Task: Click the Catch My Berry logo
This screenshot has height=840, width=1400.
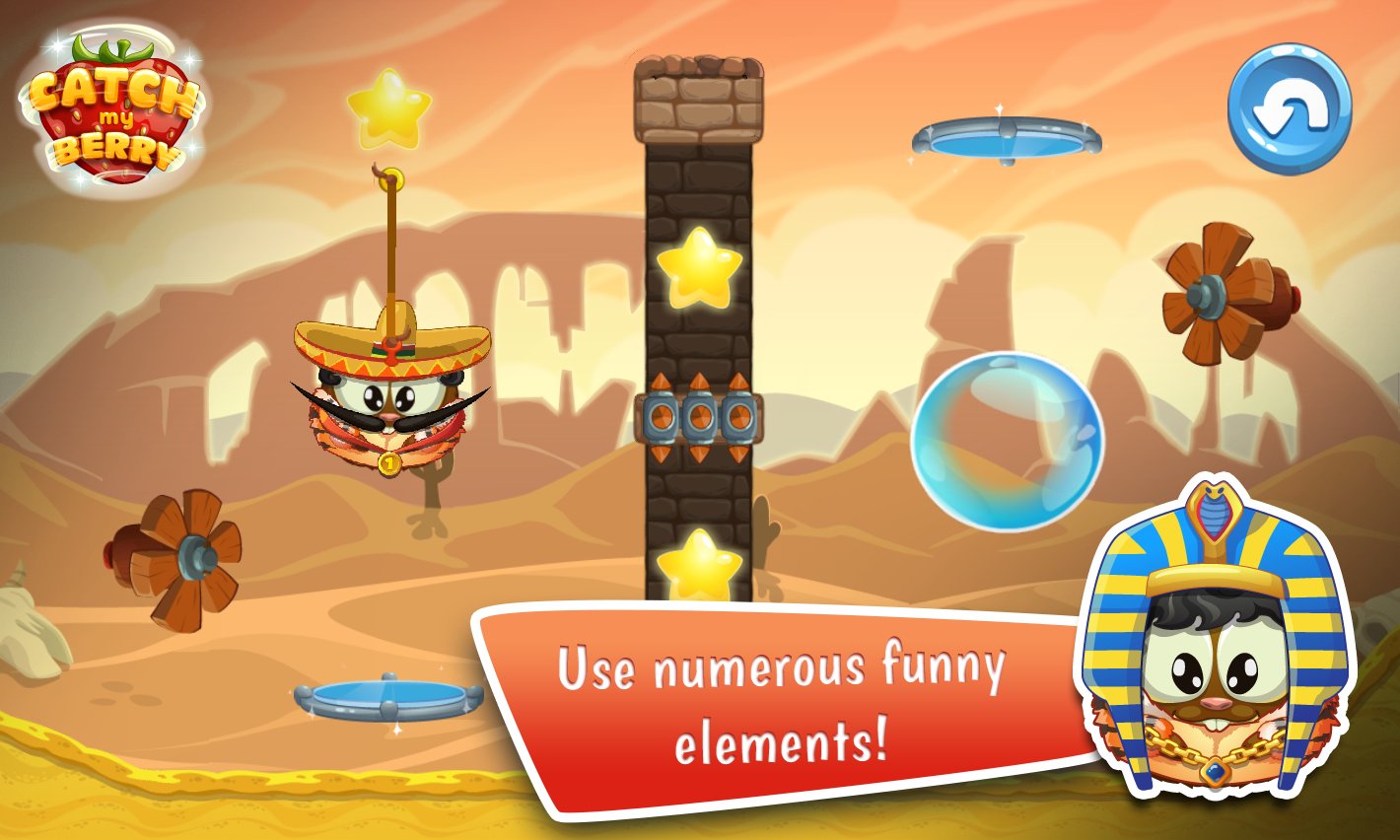Action: (x=108, y=108)
